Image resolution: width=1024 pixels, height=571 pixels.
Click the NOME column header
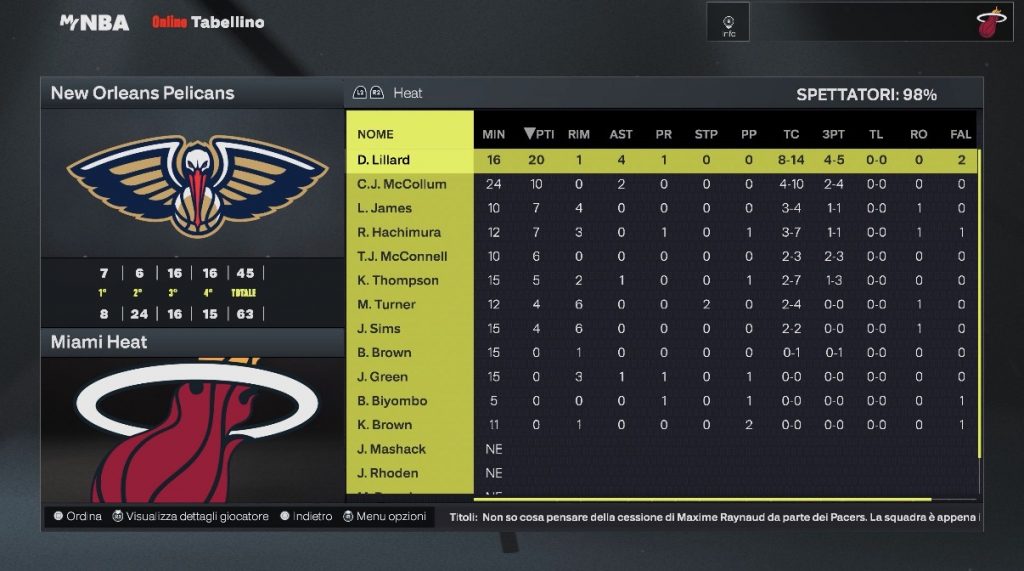(376, 134)
